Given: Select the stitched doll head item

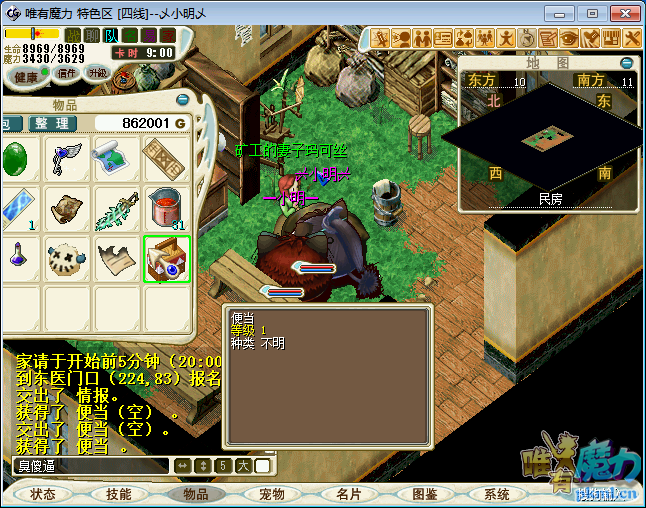Looking at the screenshot, I should pos(67,259).
